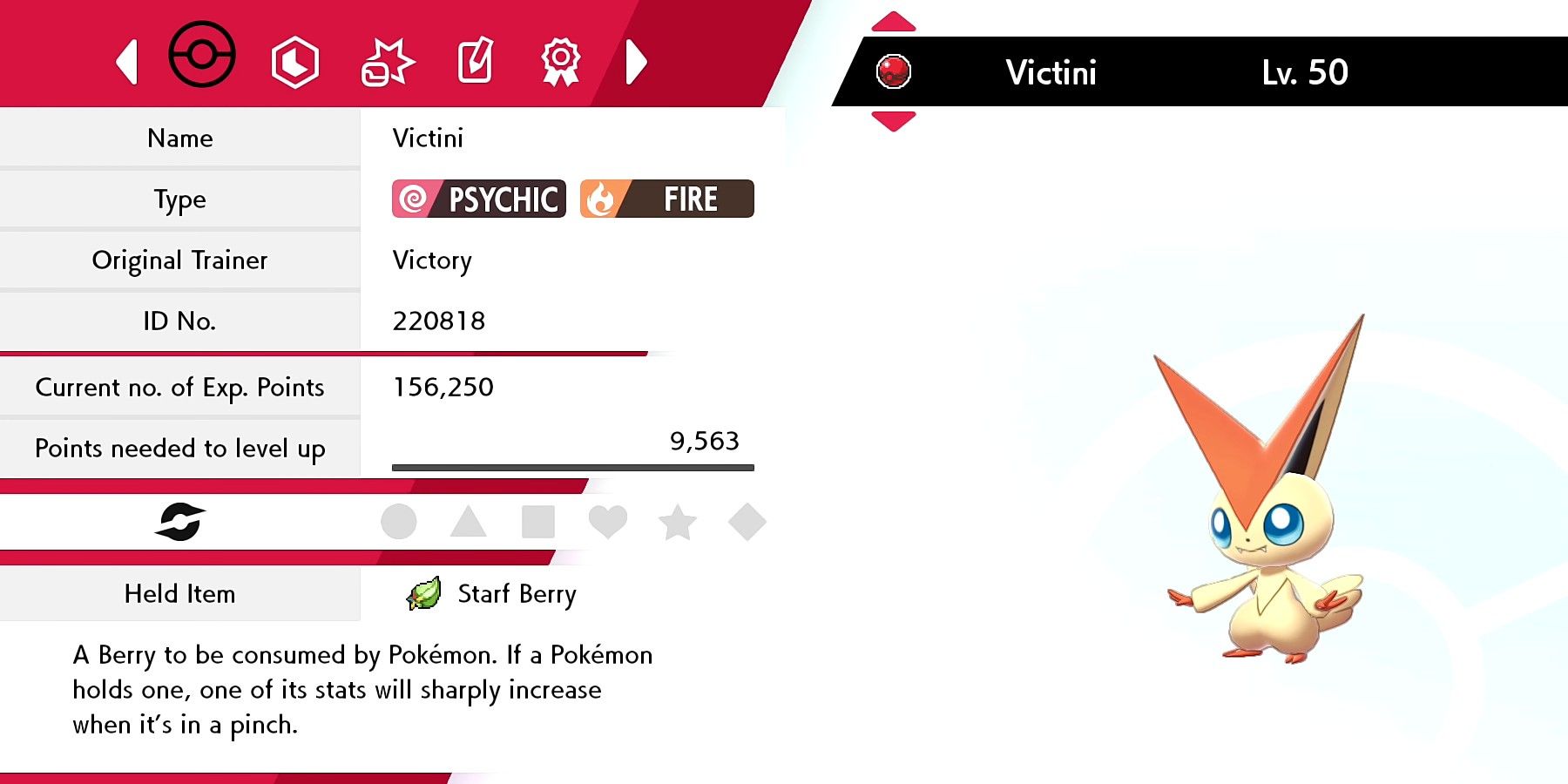Toggle the star marking
The width and height of the screenshot is (1568, 784).
[x=678, y=521]
